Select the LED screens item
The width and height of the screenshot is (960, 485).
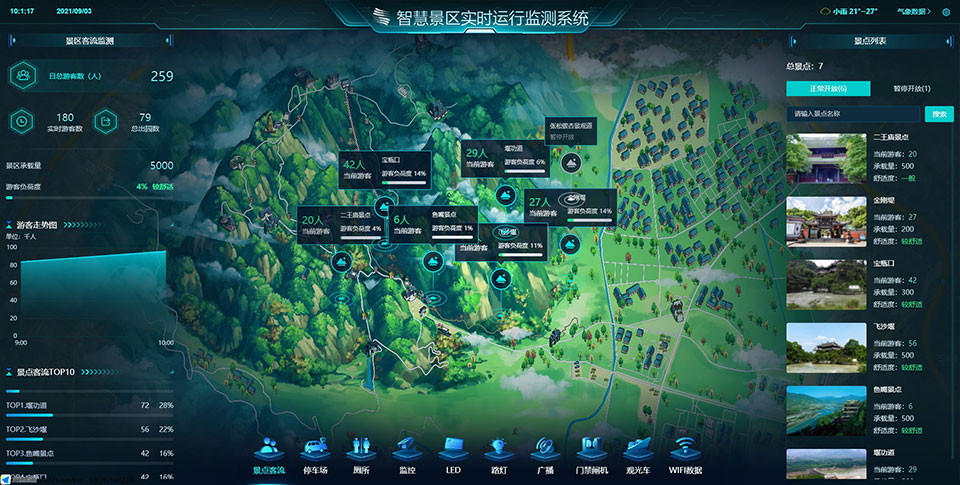pyautogui.click(x=453, y=454)
